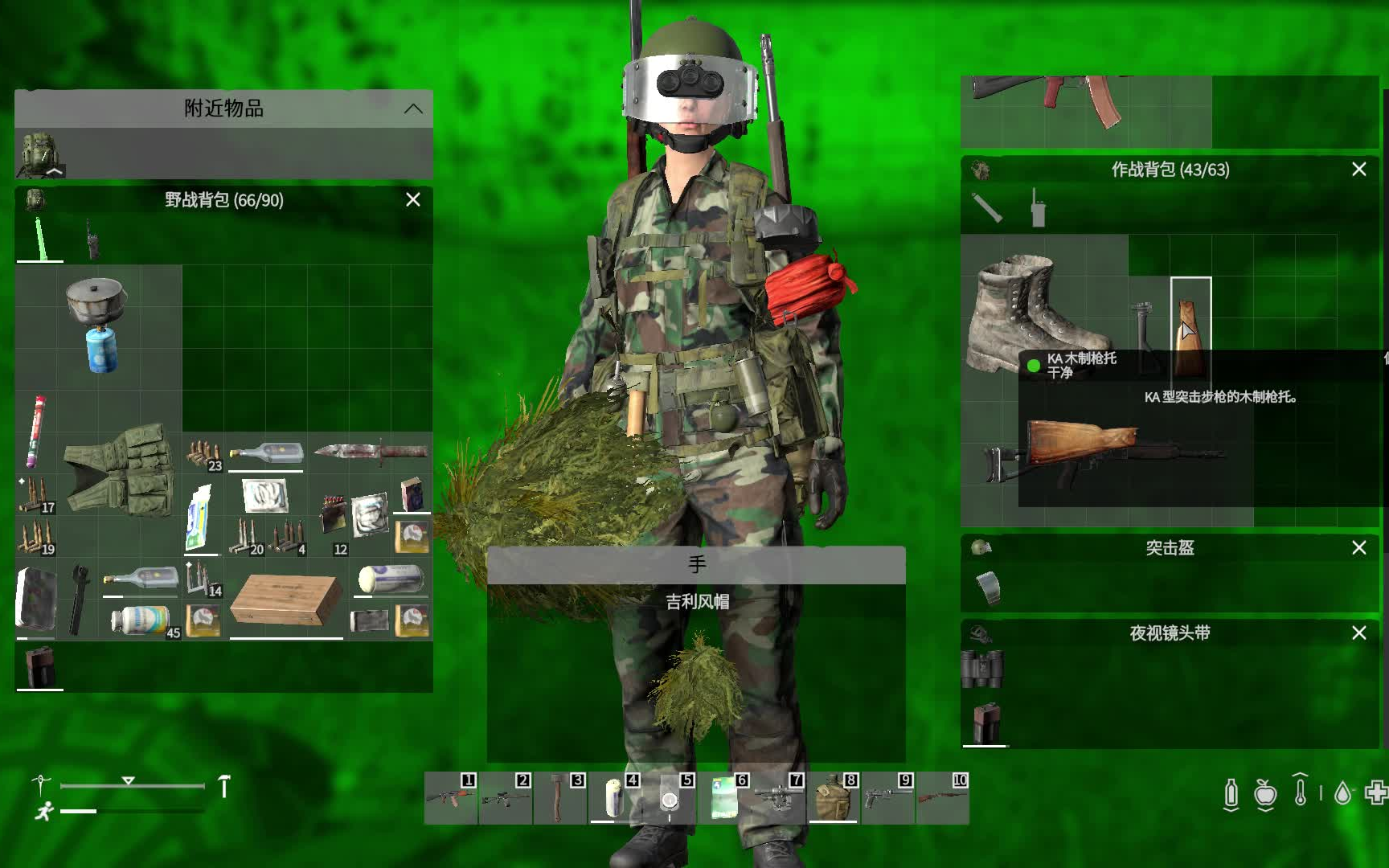This screenshot has height=868, width=1389.
Task: Collapse the 附近物品 panel
Action: pos(415,109)
